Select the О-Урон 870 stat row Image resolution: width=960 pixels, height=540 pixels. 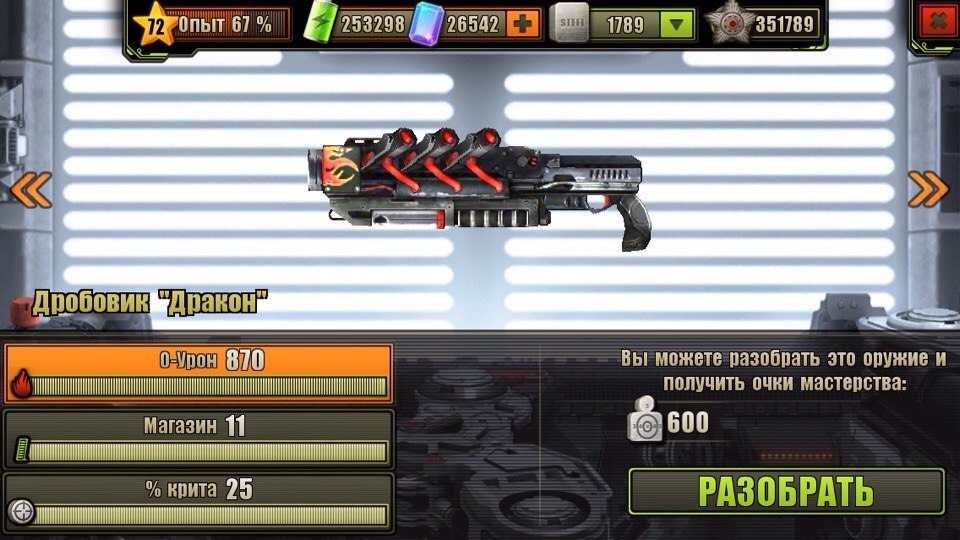tap(198, 373)
